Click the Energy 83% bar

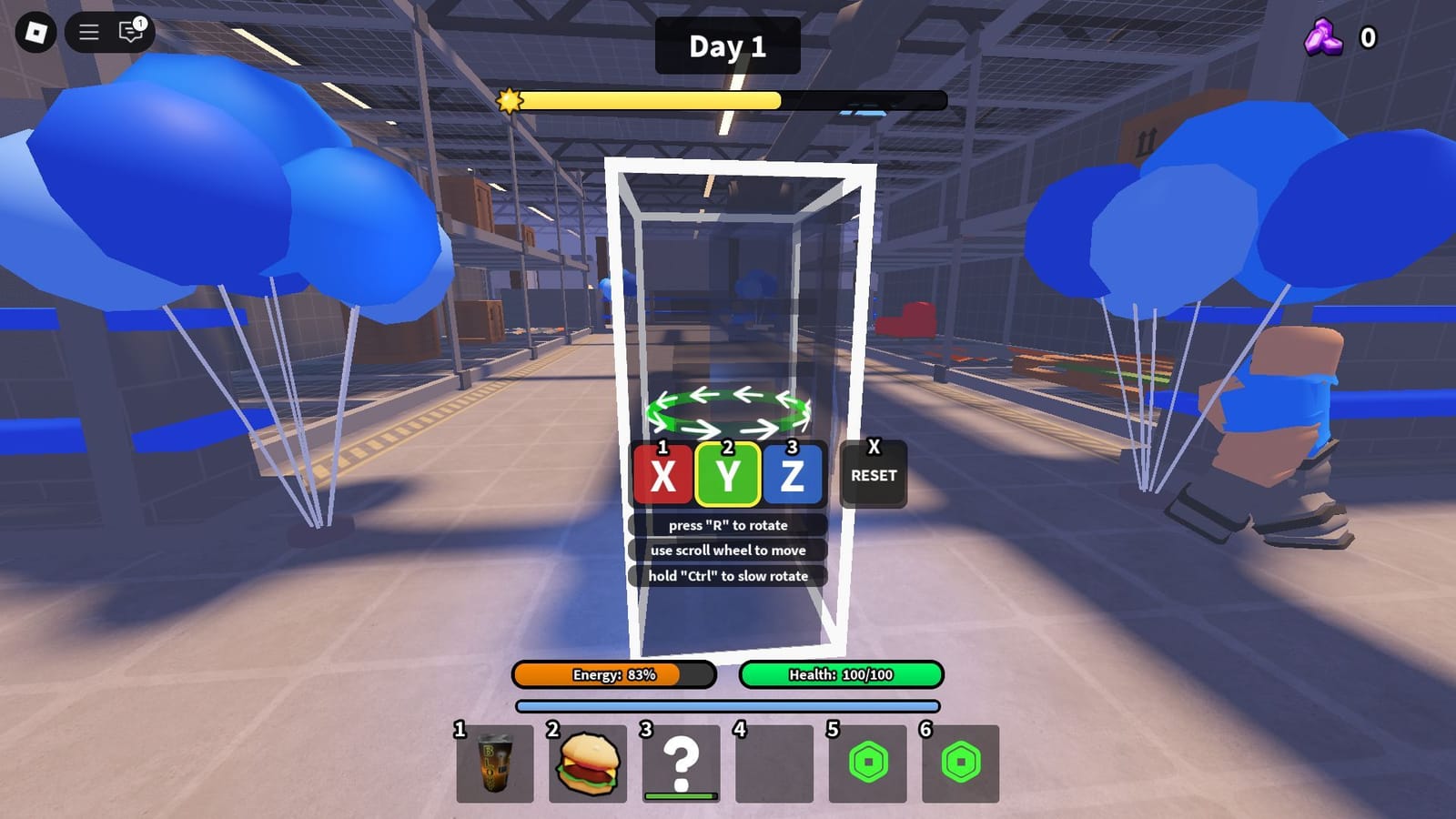pos(612,676)
